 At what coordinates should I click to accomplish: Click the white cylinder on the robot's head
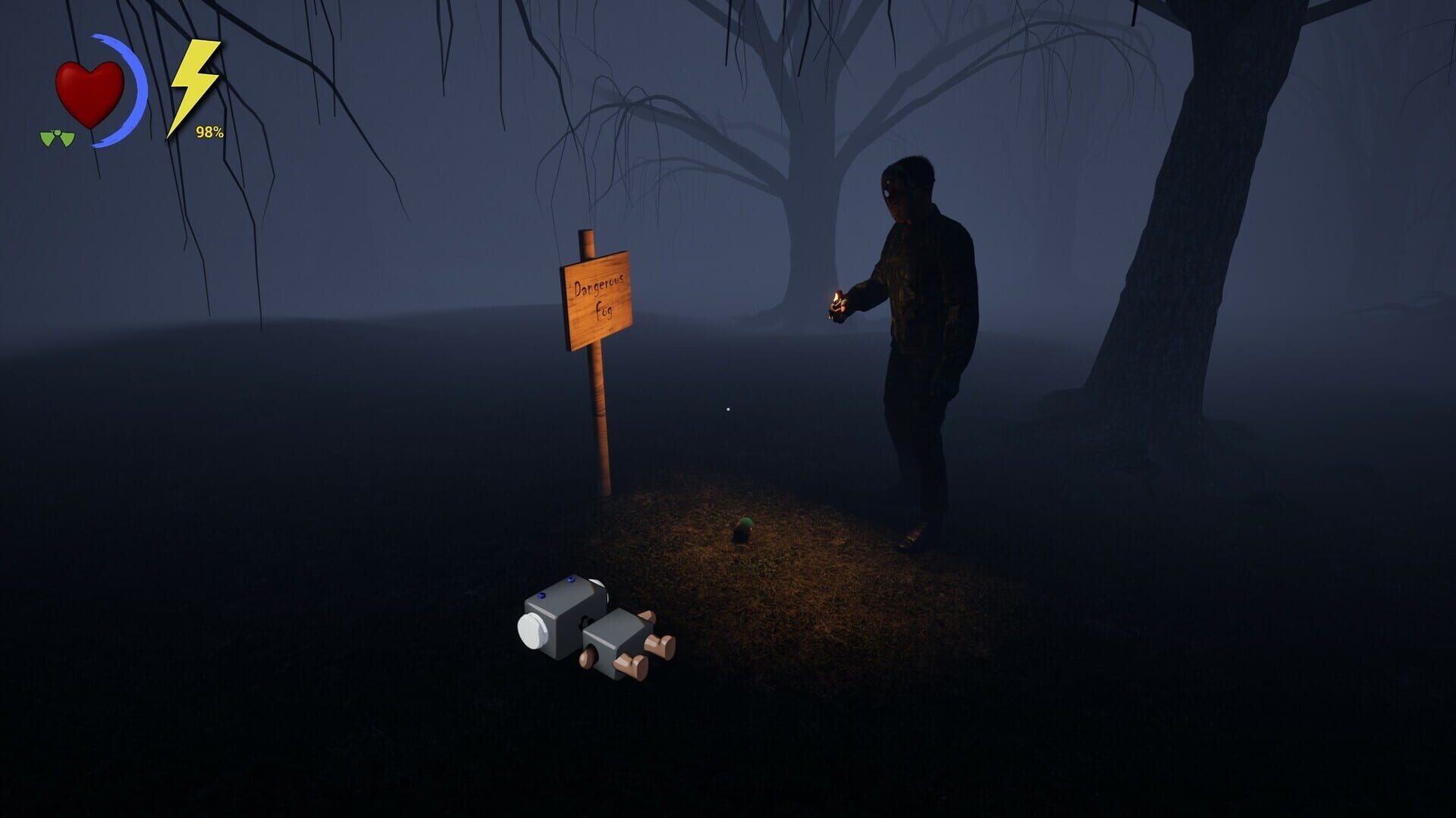click(532, 630)
